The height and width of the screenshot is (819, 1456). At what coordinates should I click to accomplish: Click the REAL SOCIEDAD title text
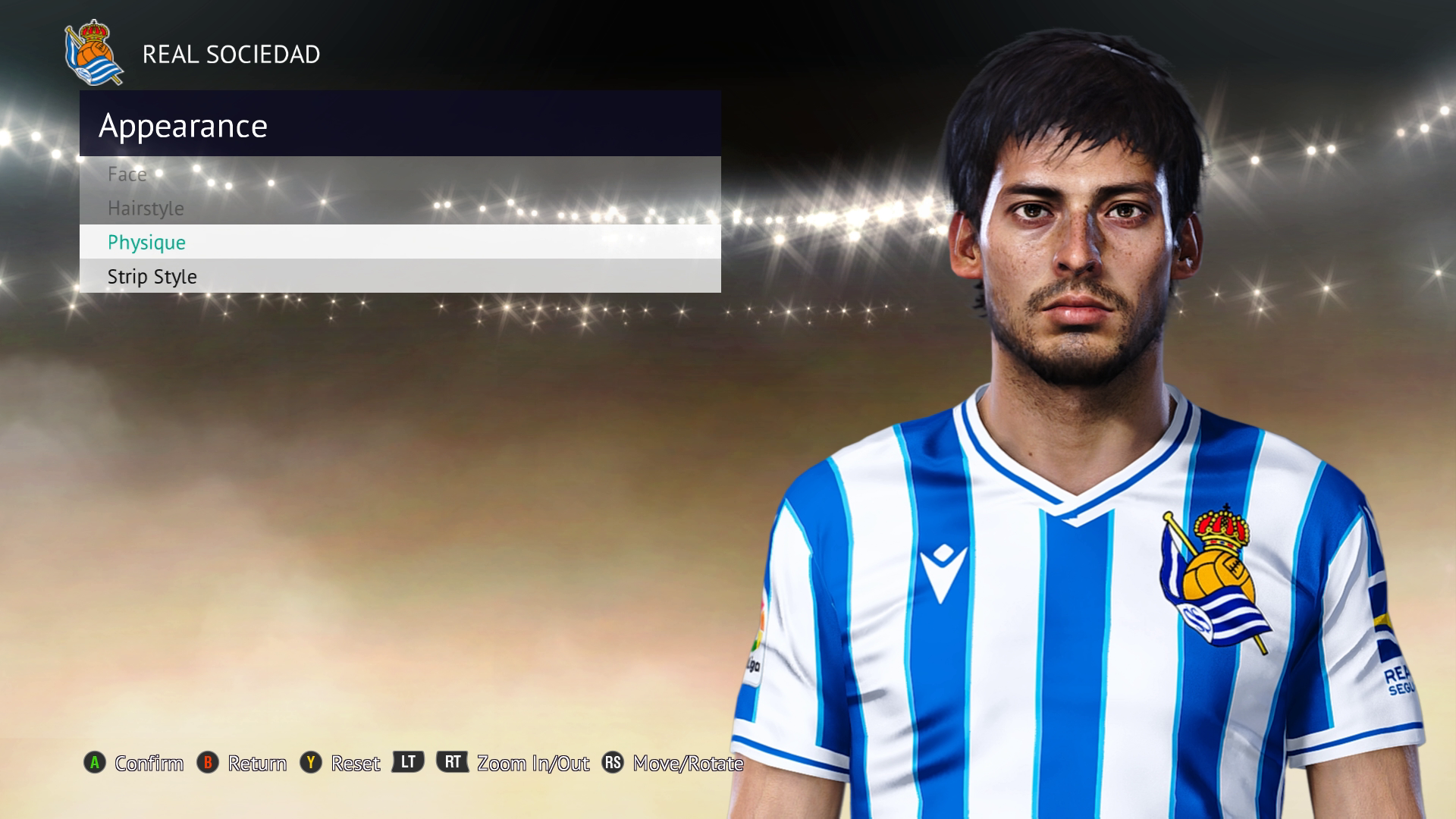pos(231,54)
